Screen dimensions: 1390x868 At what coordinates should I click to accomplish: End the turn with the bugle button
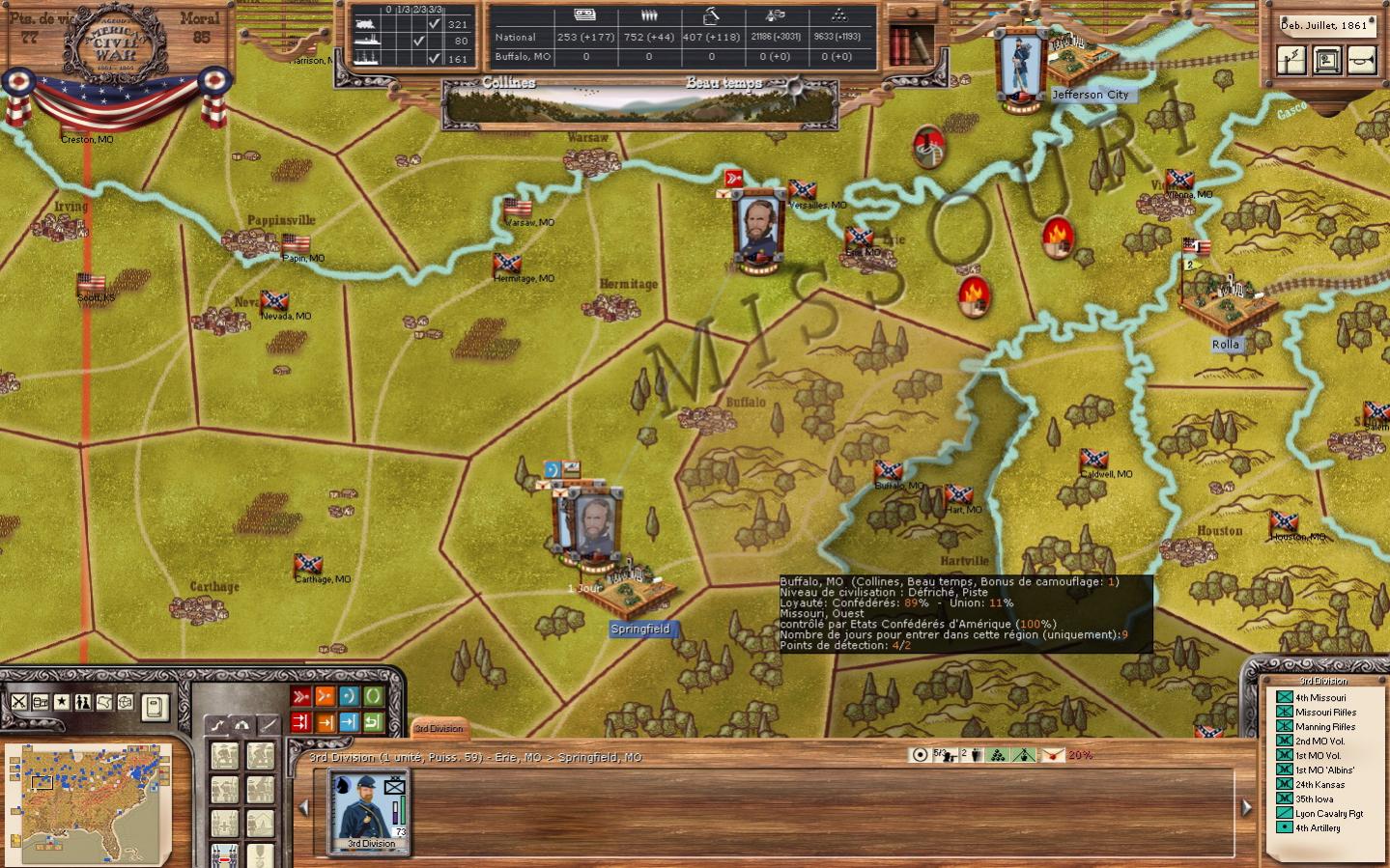(1364, 60)
